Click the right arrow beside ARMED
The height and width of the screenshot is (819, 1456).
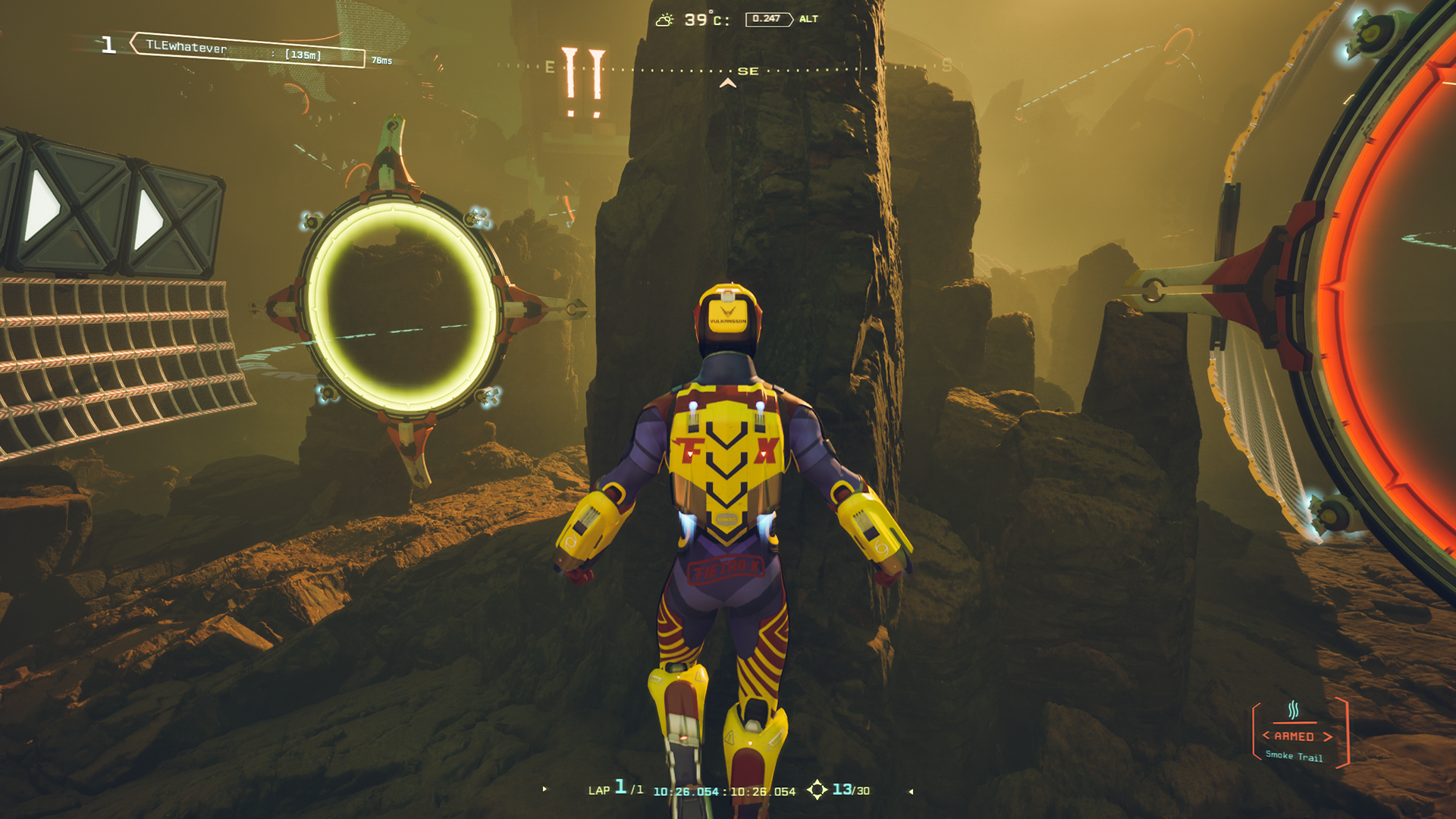1328,736
